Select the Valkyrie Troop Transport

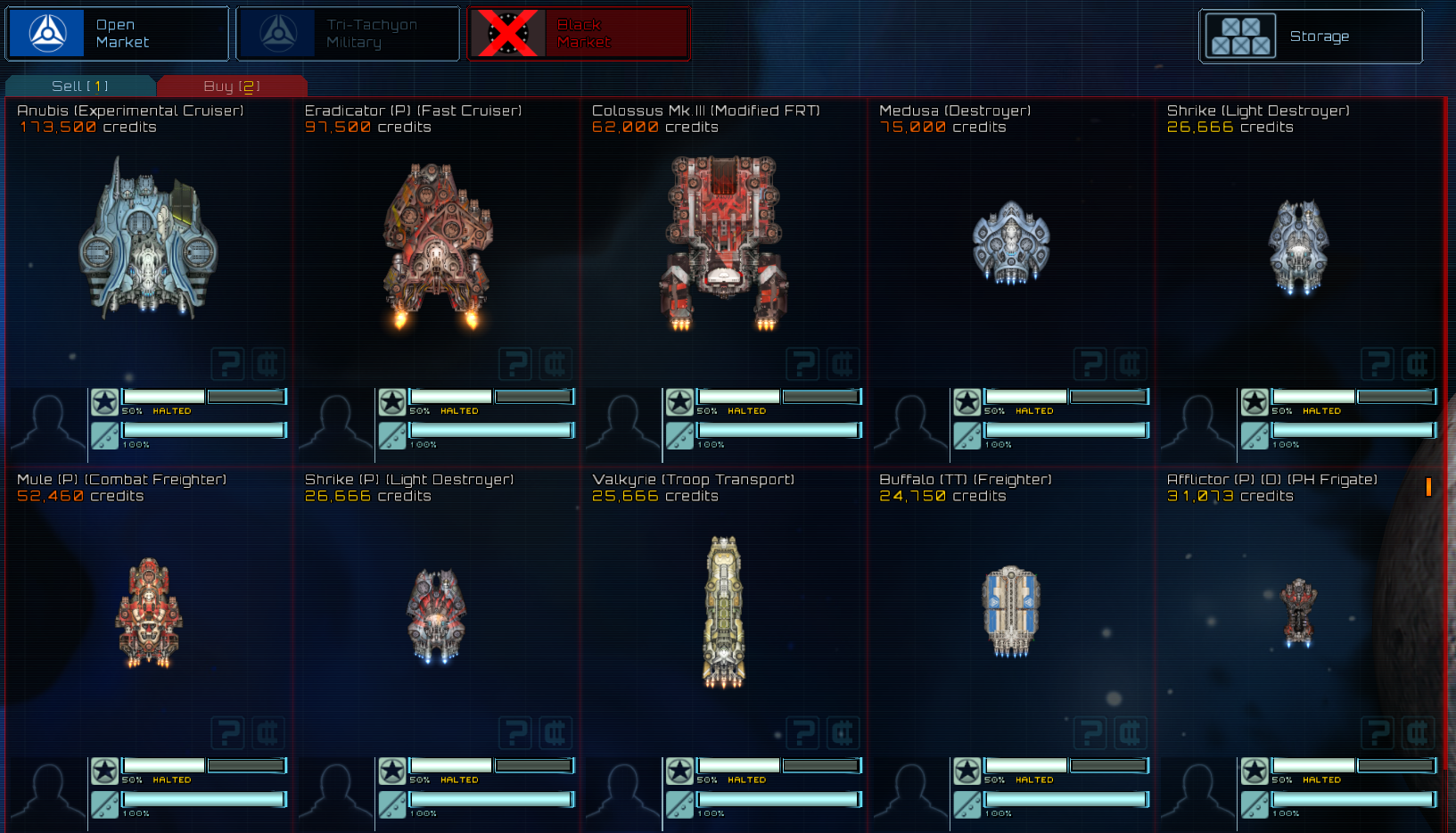(x=724, y=612)
